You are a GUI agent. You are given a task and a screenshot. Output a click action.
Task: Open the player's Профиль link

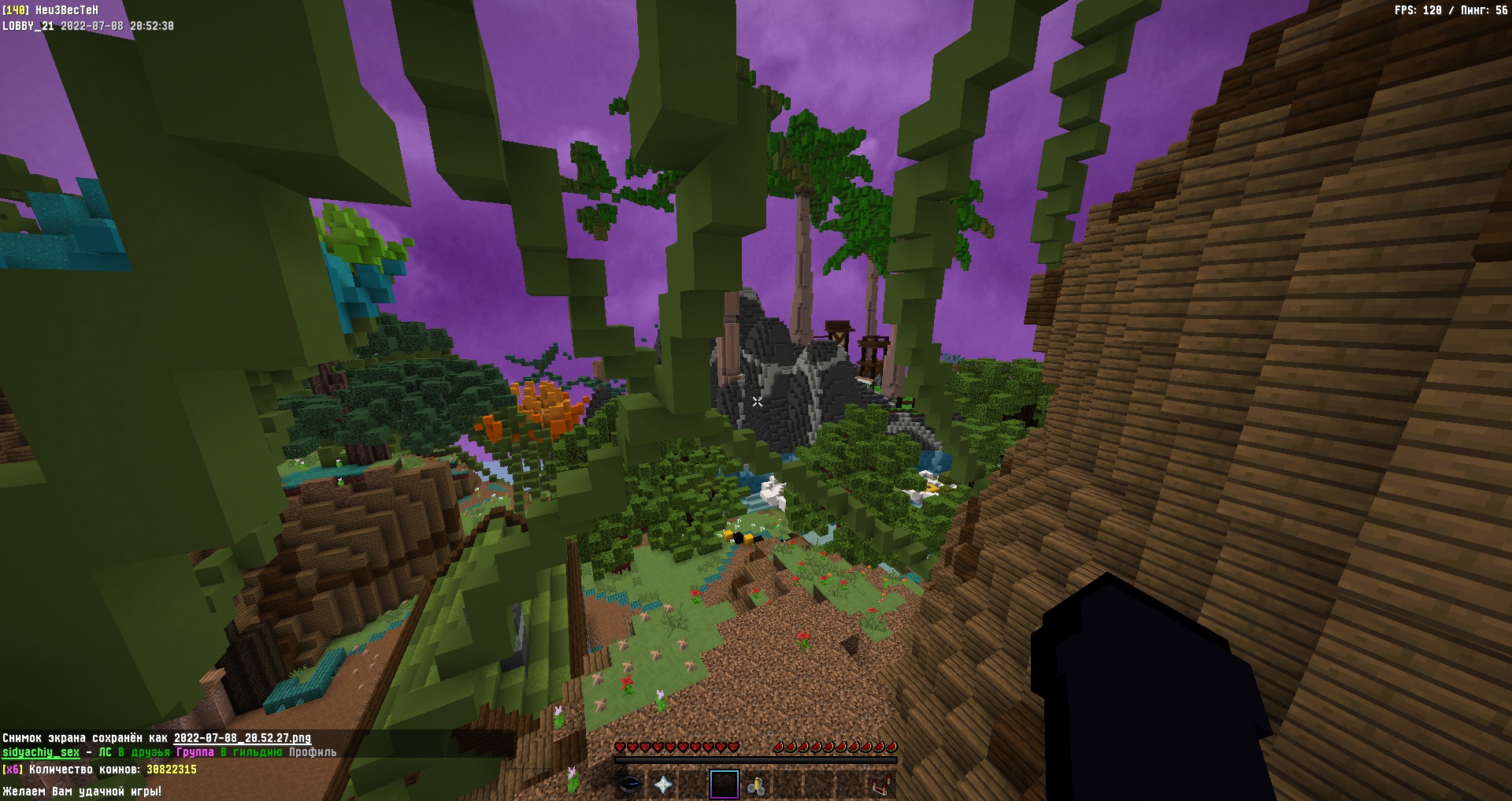coord(313,752)
